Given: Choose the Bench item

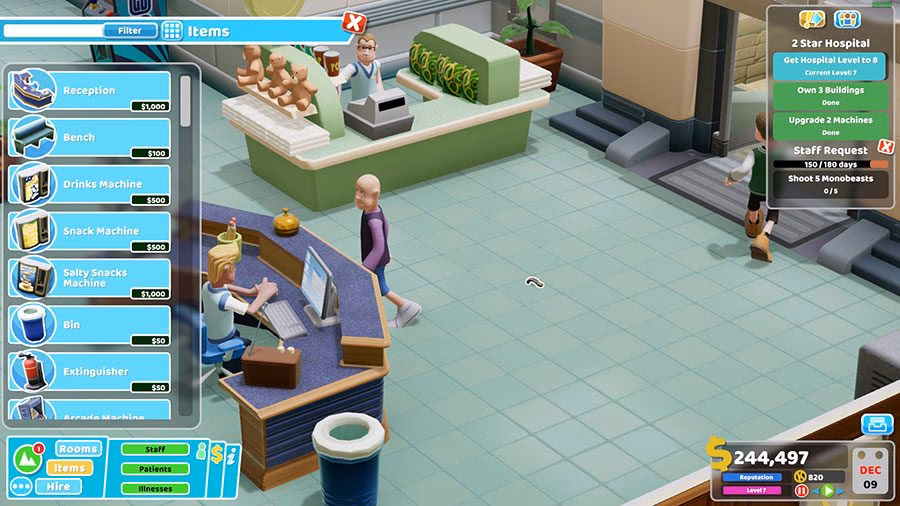Looking at the screenshot, I should click(x=90, y=138).
